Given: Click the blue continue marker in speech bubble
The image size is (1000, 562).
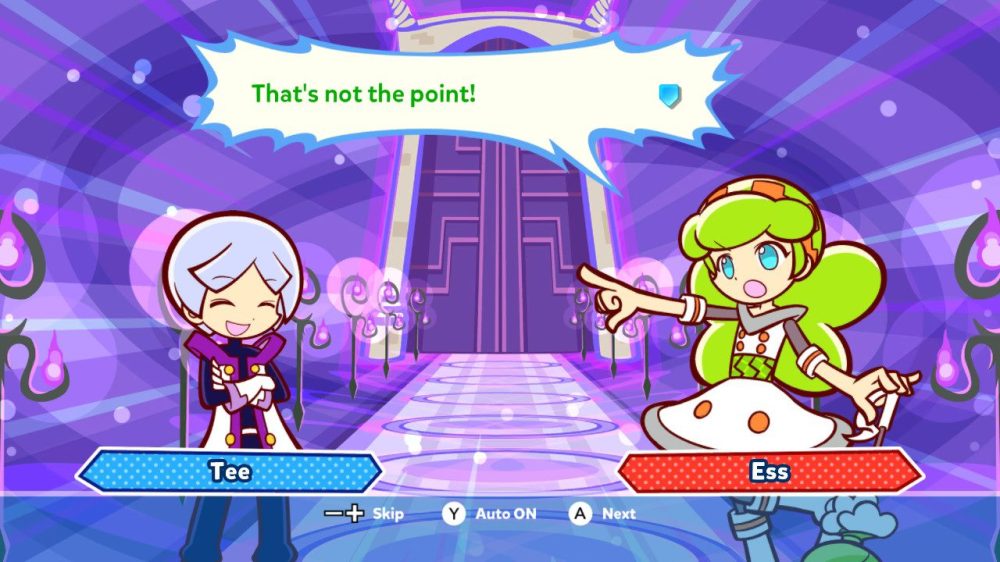Looking at the screenshot, I should (x=669, y=95).
